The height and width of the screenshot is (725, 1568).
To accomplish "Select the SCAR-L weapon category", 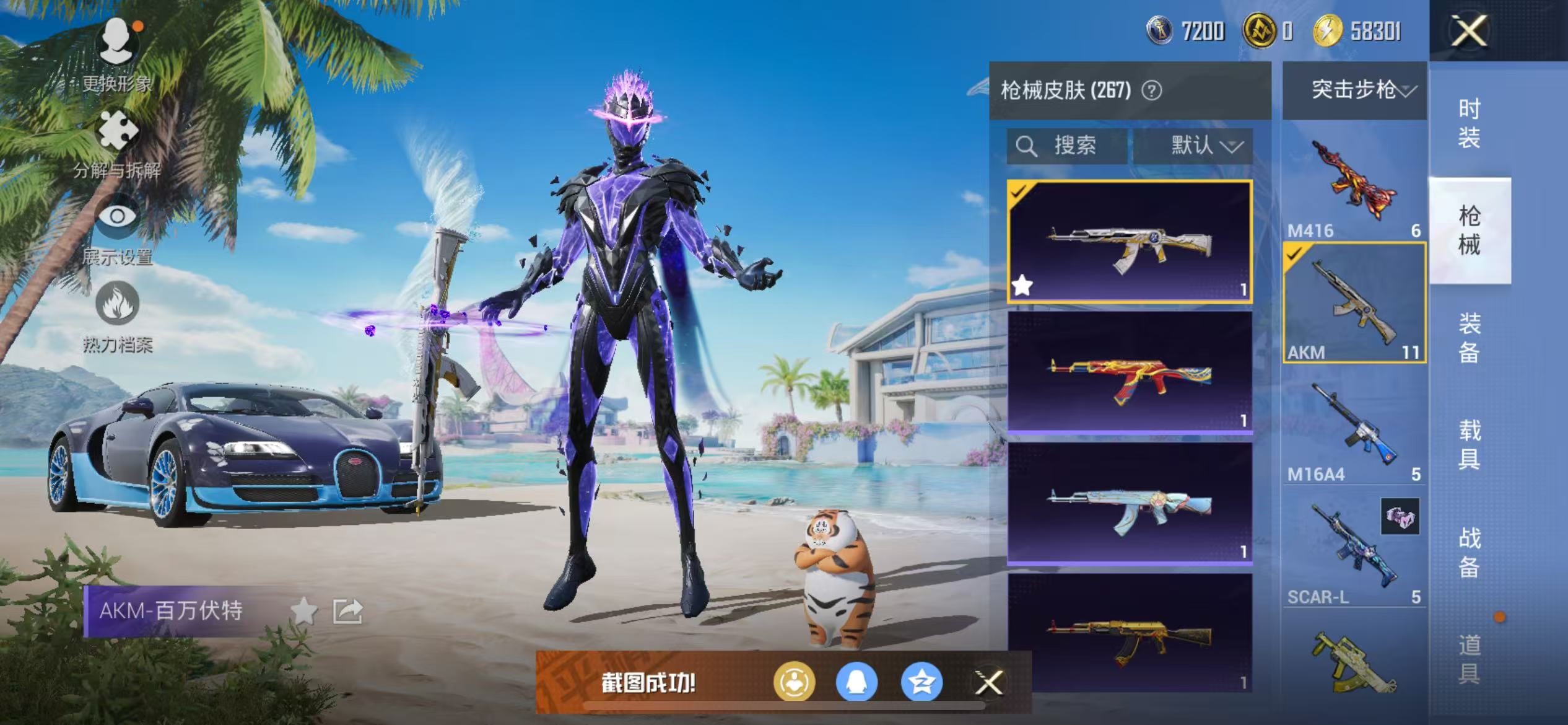I will pyautogui.click(x=1354, y=548).
